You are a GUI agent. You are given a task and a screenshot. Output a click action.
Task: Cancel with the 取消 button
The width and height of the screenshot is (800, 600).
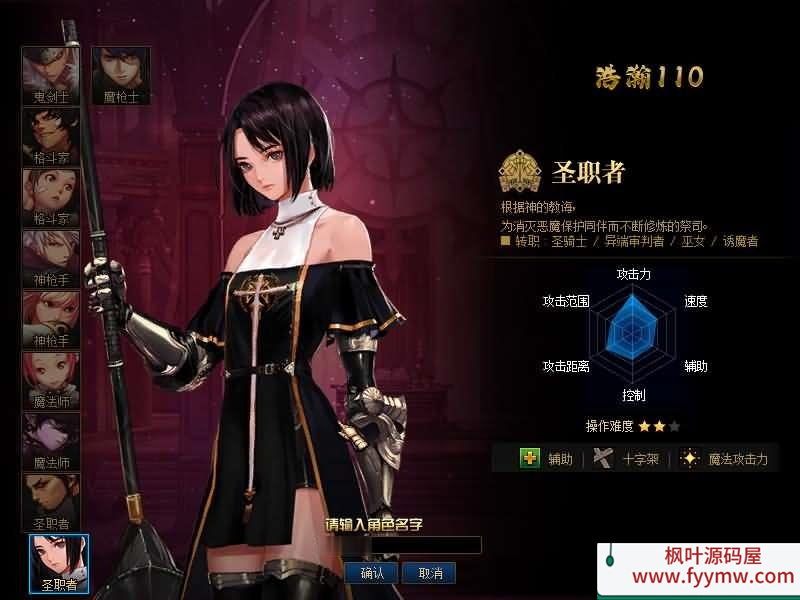point(430,573)
